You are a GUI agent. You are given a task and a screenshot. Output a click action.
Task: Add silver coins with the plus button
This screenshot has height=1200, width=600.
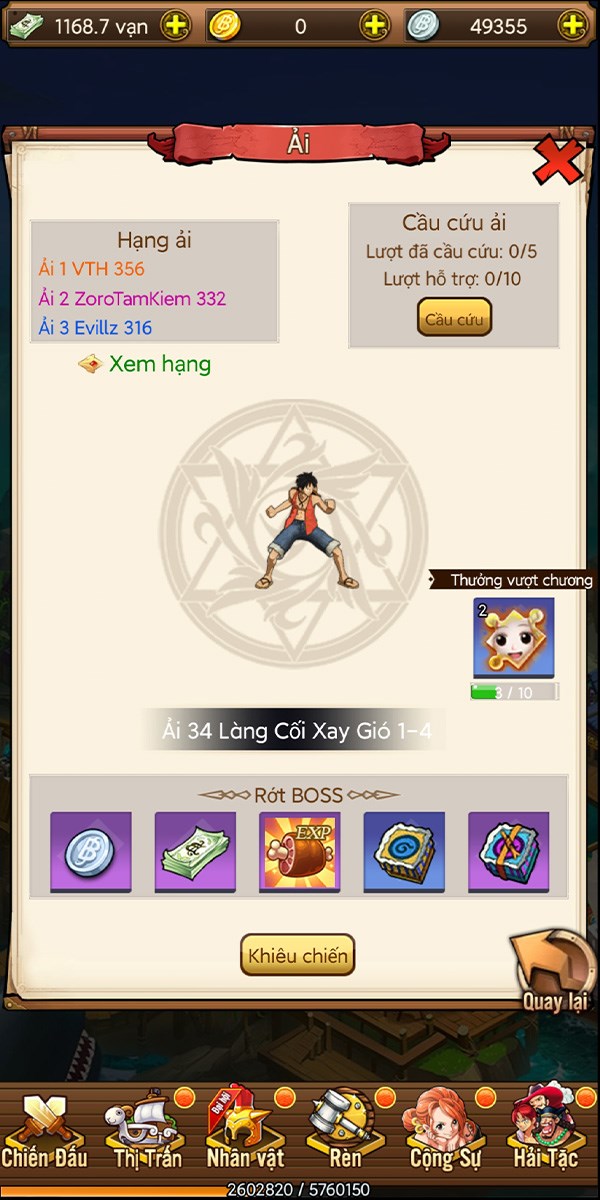(572, 27)
